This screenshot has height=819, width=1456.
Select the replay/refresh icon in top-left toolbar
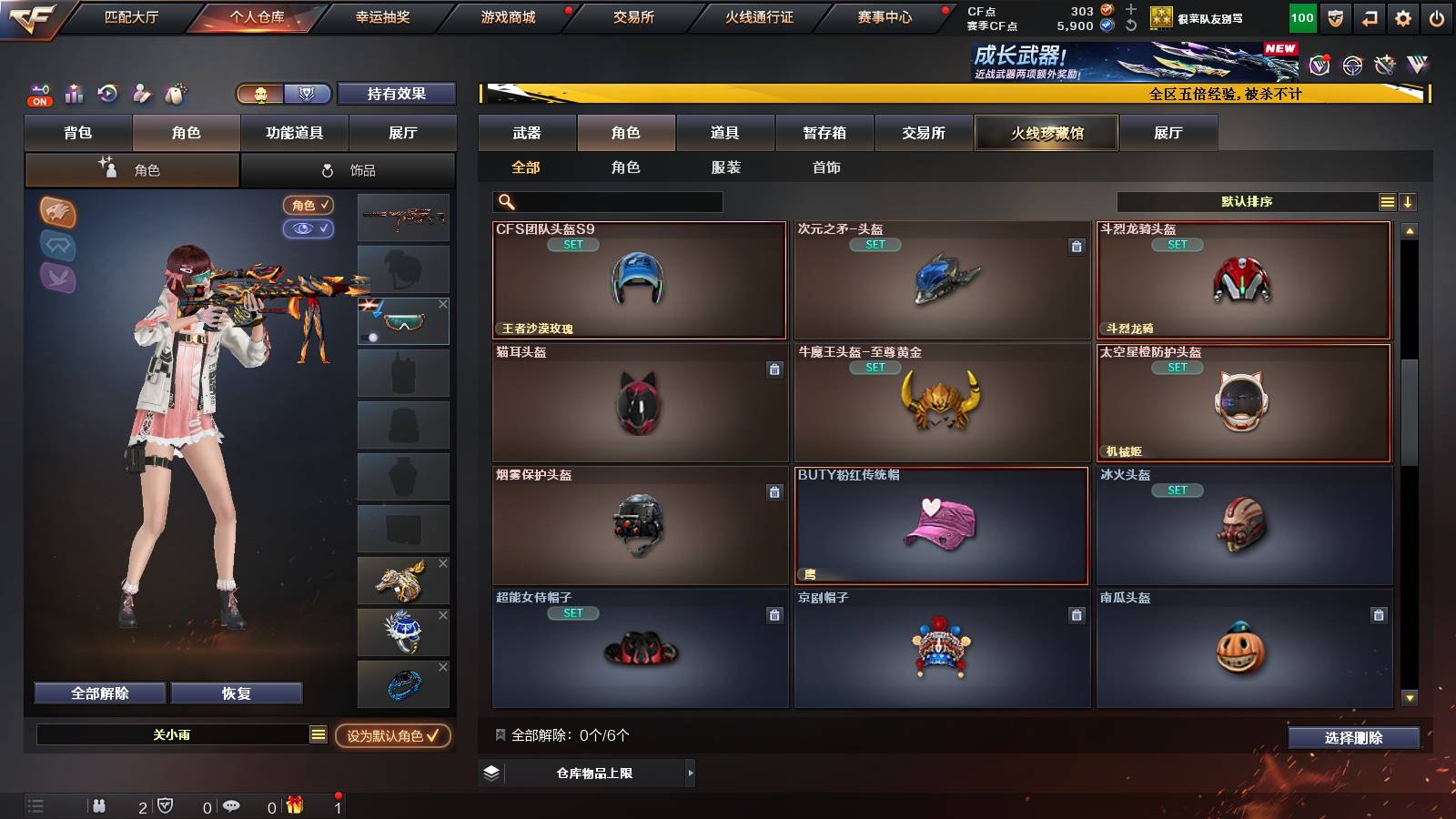click(107, 93)
